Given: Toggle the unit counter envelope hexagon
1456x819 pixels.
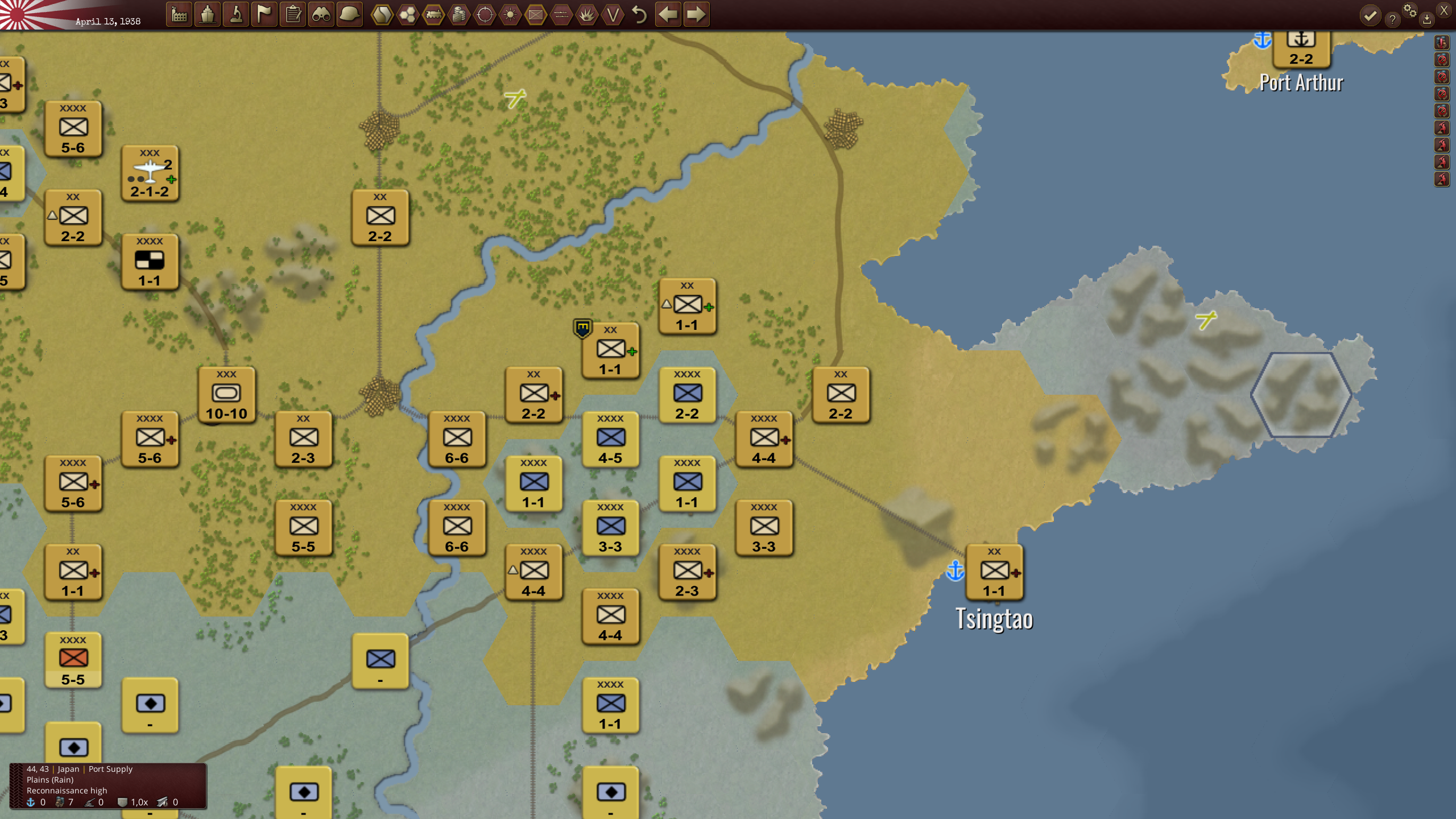Looking at the screenshot, I should pos(535,15).
